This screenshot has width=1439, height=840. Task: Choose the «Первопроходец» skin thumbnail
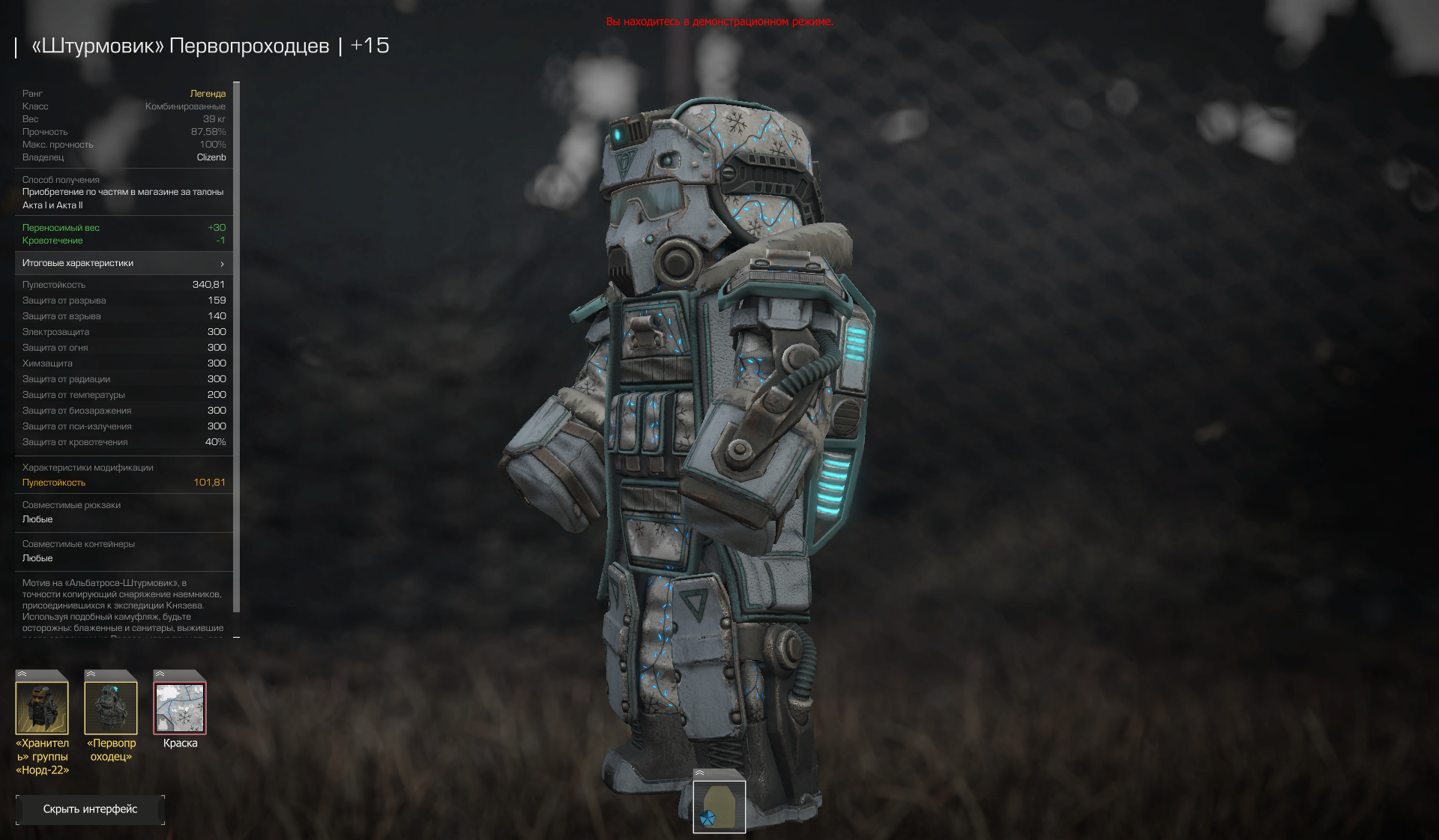pyautogui.click(x=111, y=707)
